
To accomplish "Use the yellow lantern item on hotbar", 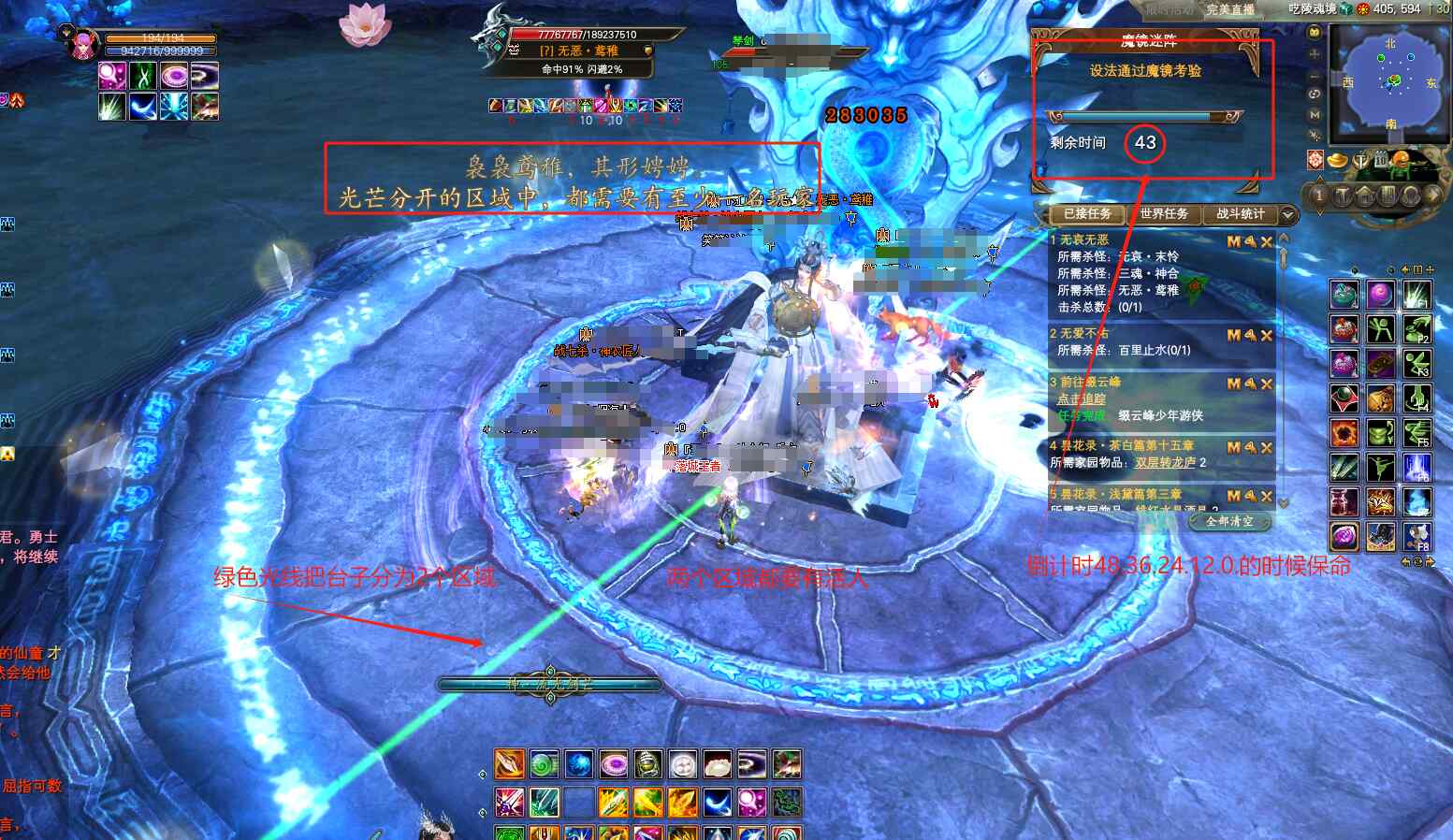I will click(x=647, y=765).
